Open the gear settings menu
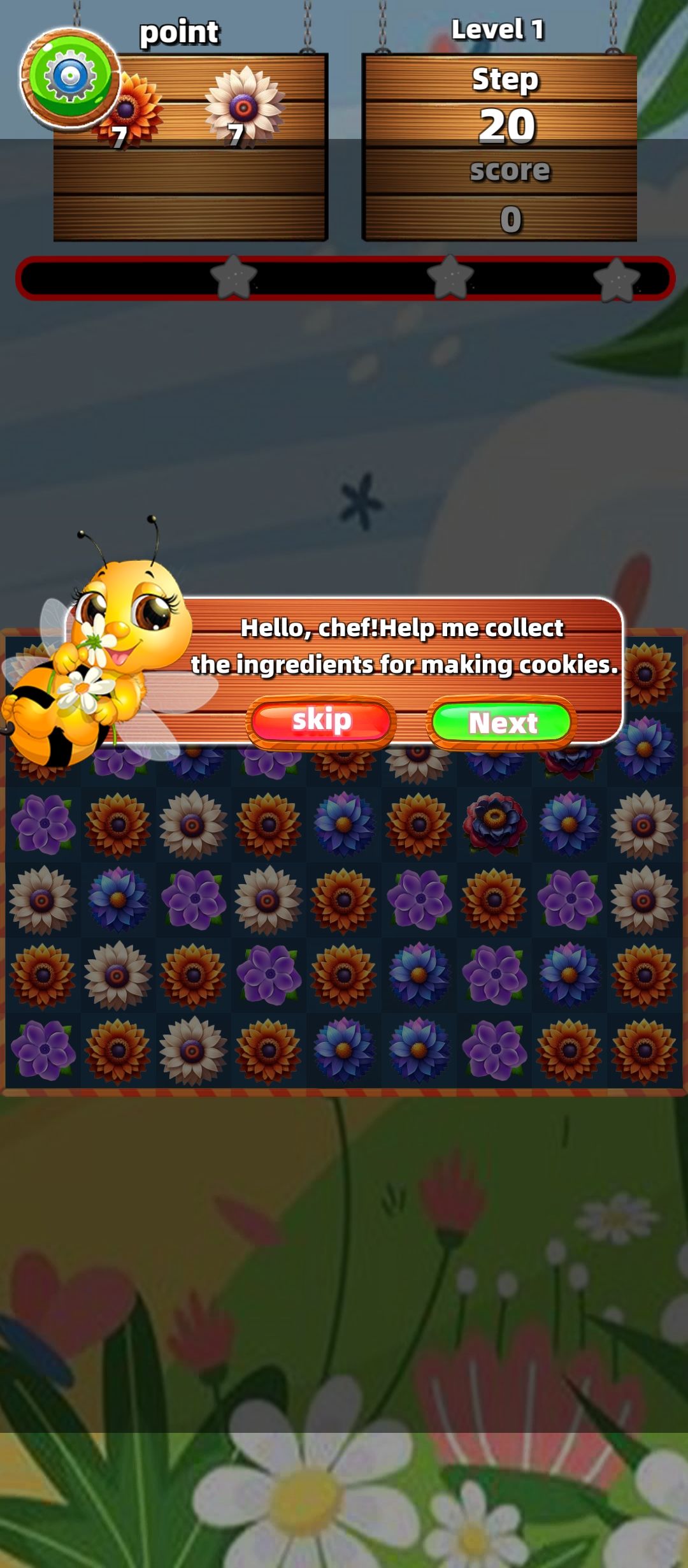The width and height of the screenshot is (688, 1568). [x=69, y=78]
